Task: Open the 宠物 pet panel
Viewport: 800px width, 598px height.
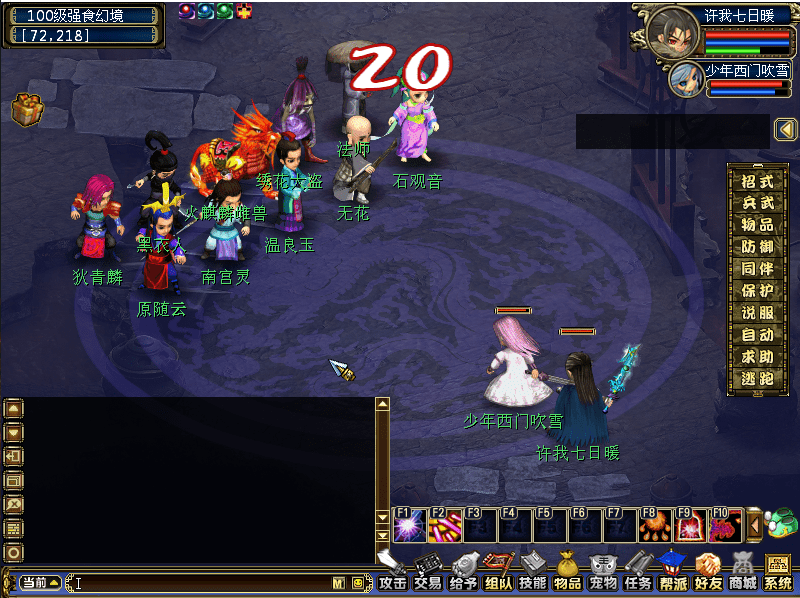Action: 602,571
